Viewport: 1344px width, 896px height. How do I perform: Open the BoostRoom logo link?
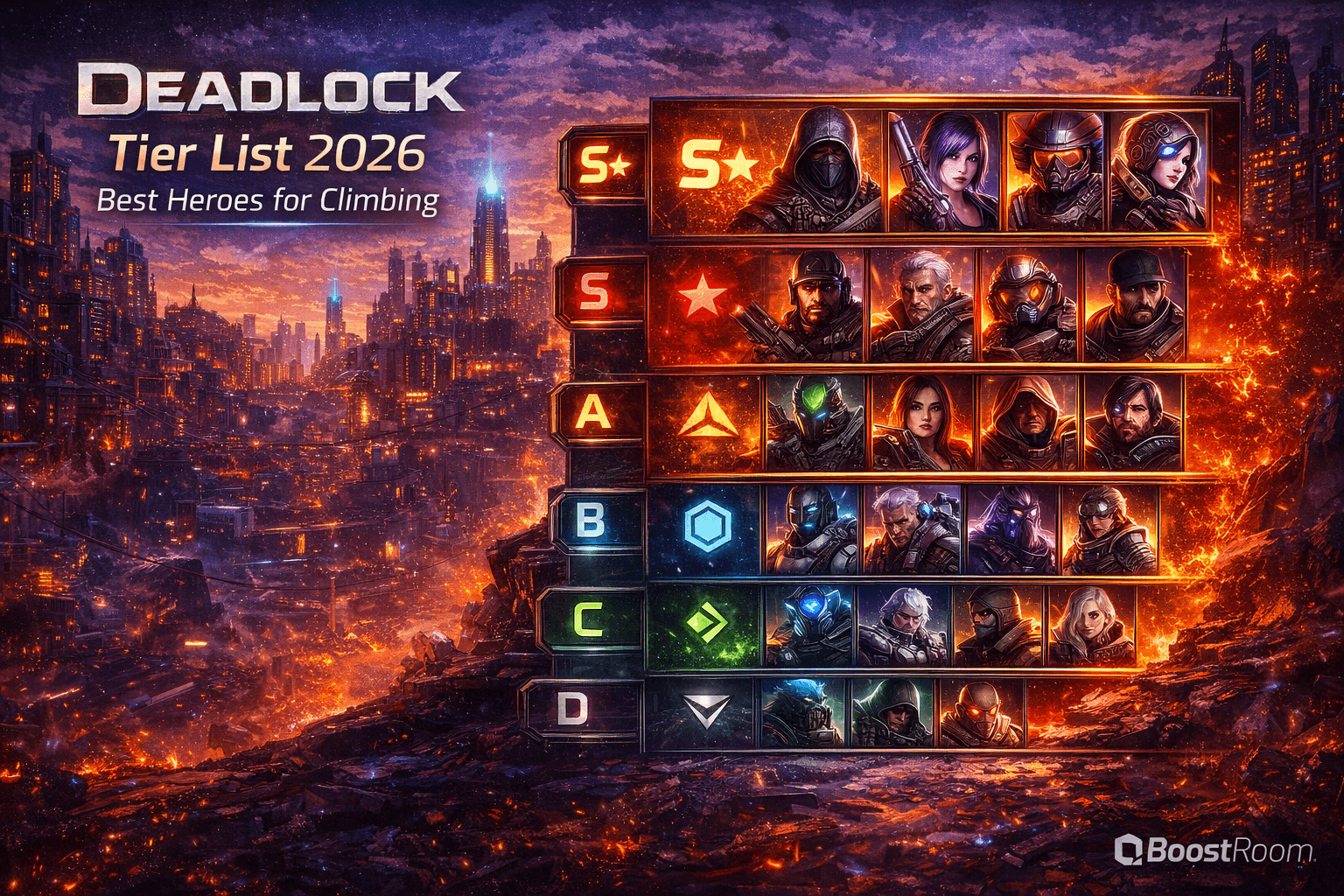[1214, 850]
